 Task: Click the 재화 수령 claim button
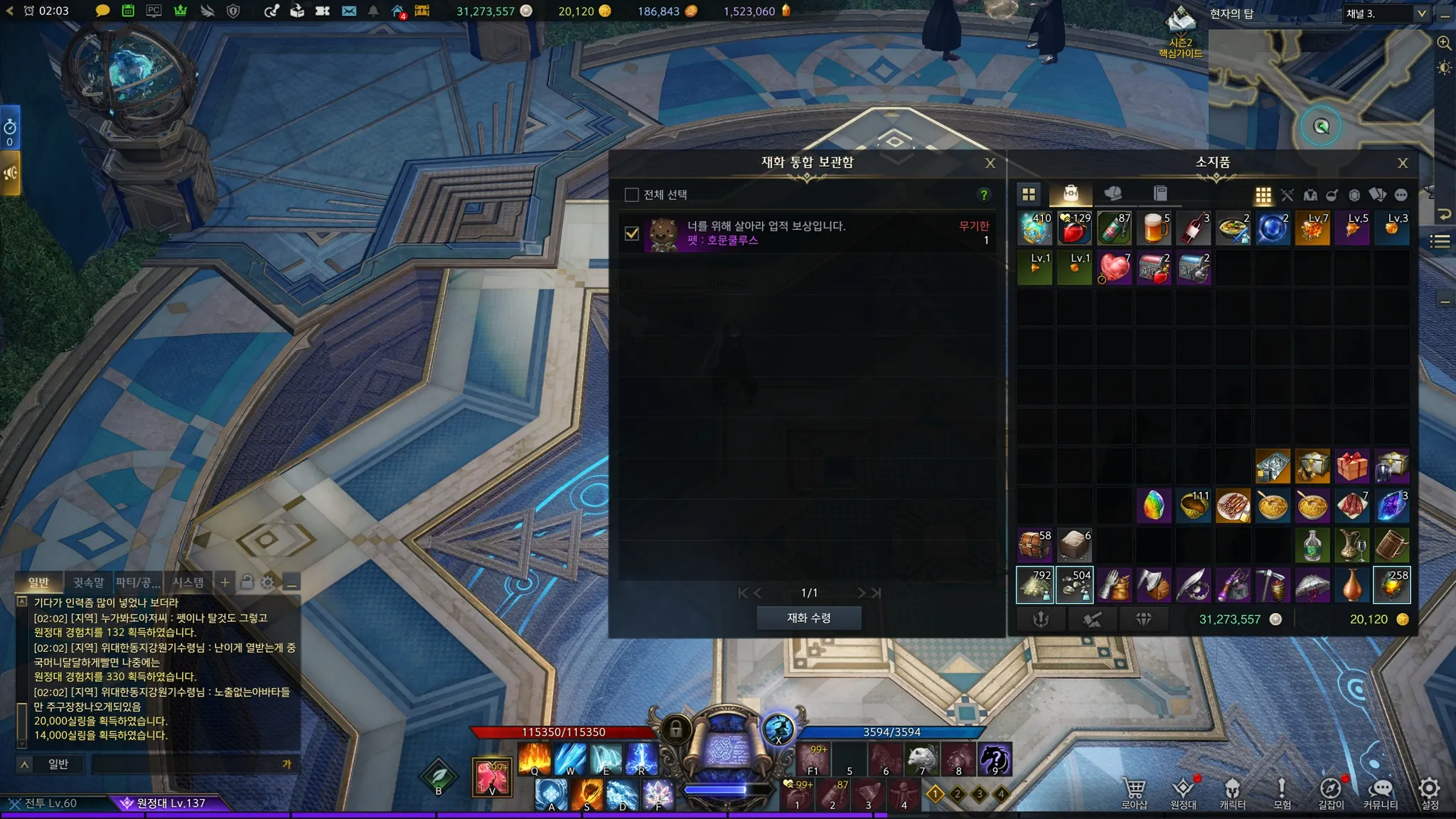pyautogui.click(x=808, y=618)
